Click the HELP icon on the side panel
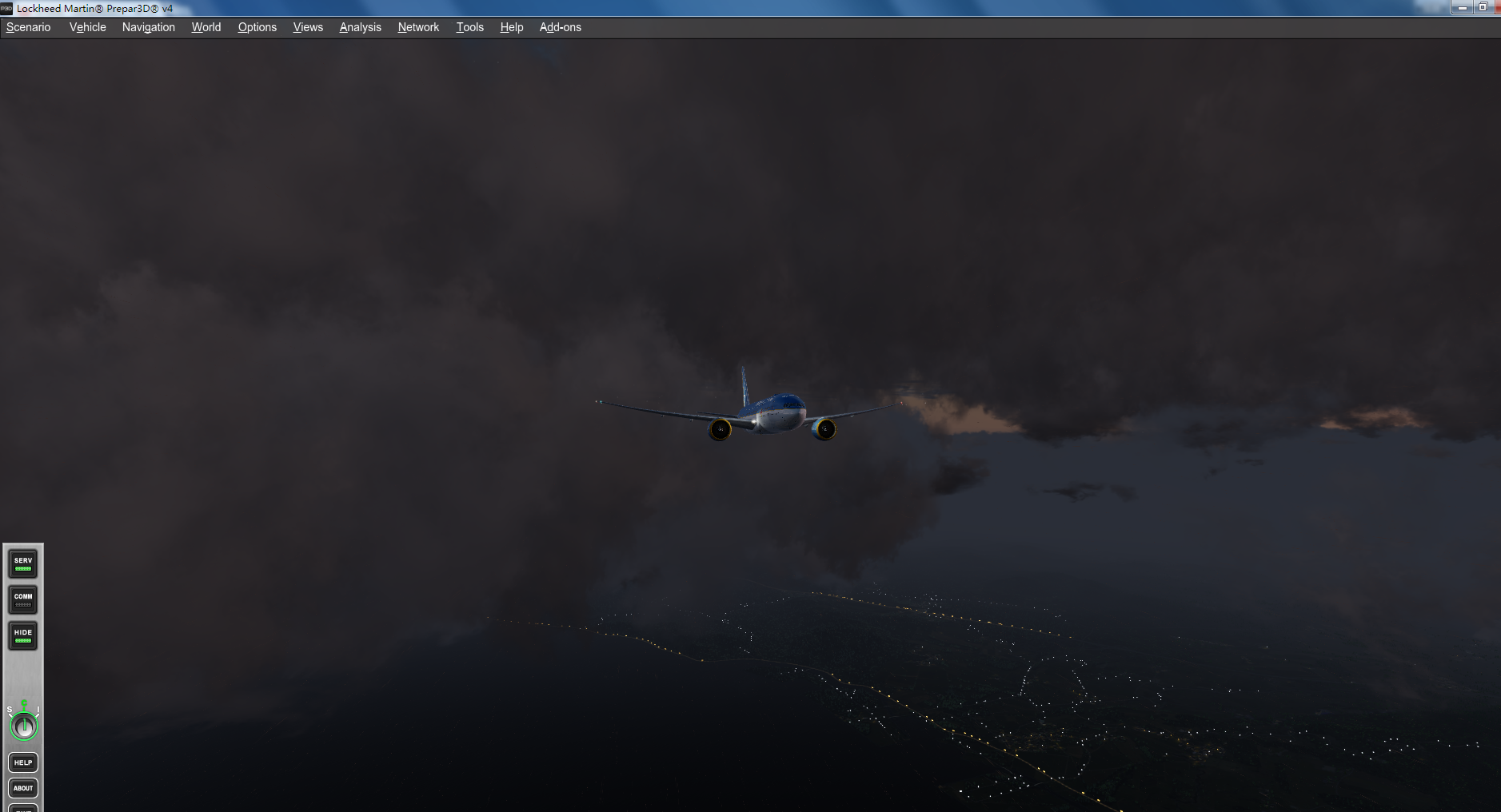Screen dimensions: 1501x812 point(22,762)
